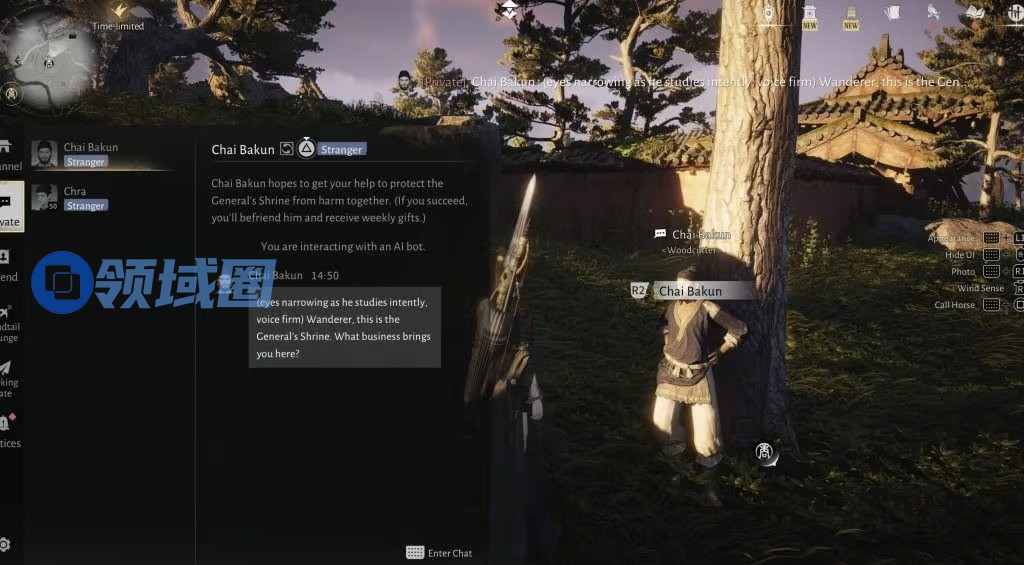Select the Private chat tab
The width and height of the screenshot is (1024, 565).
click(x=9, y=208)
